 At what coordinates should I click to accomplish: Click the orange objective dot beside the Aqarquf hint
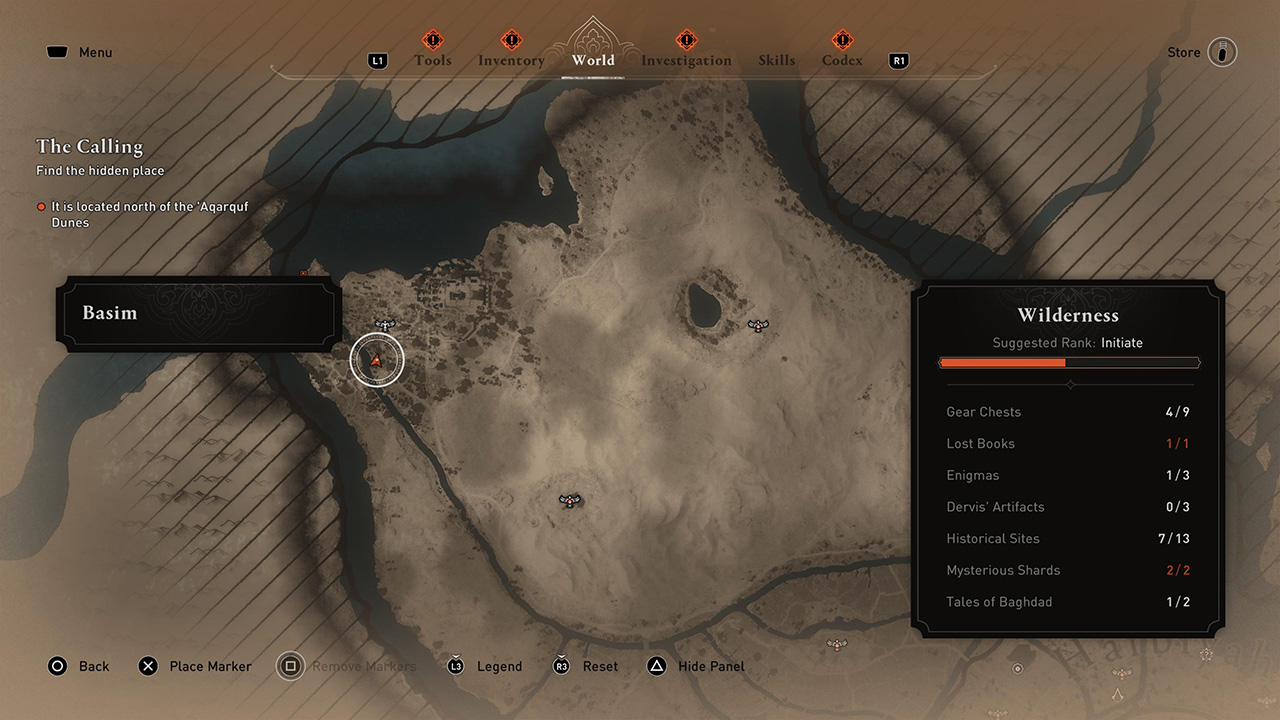(42, 207)
